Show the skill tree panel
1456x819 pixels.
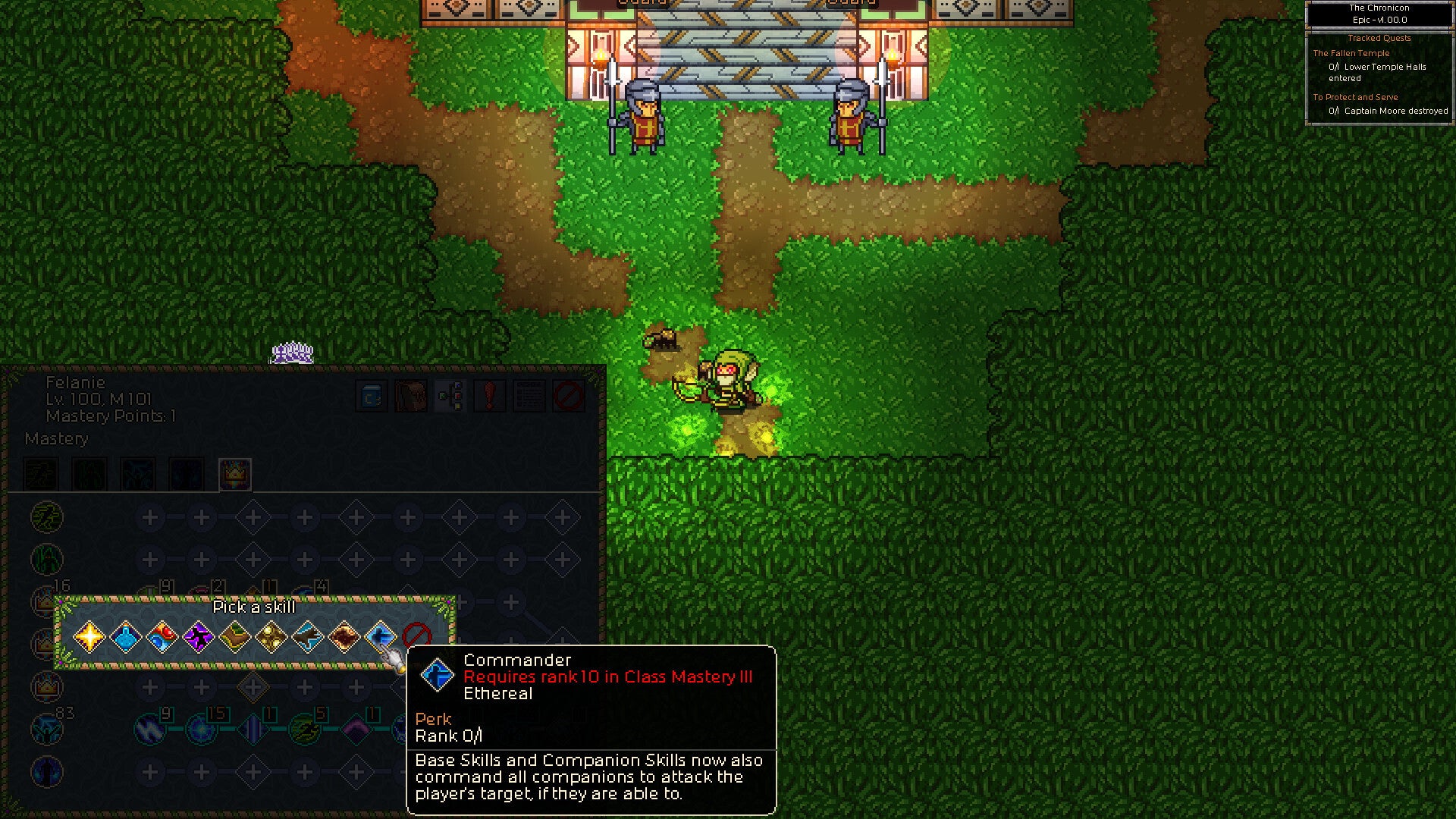point(450,396)
